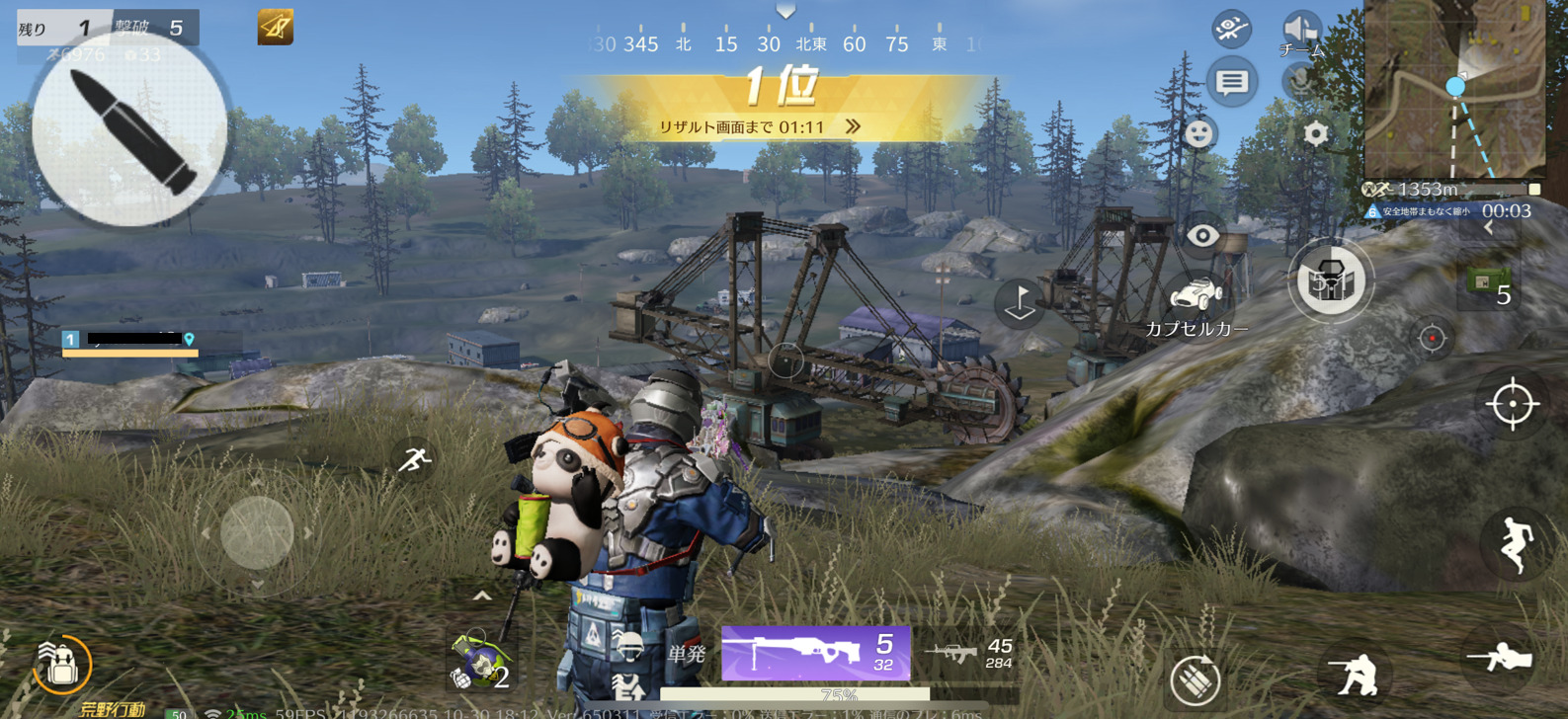
Task: Open the settings gear
Action: click(x=1315, y=133)
